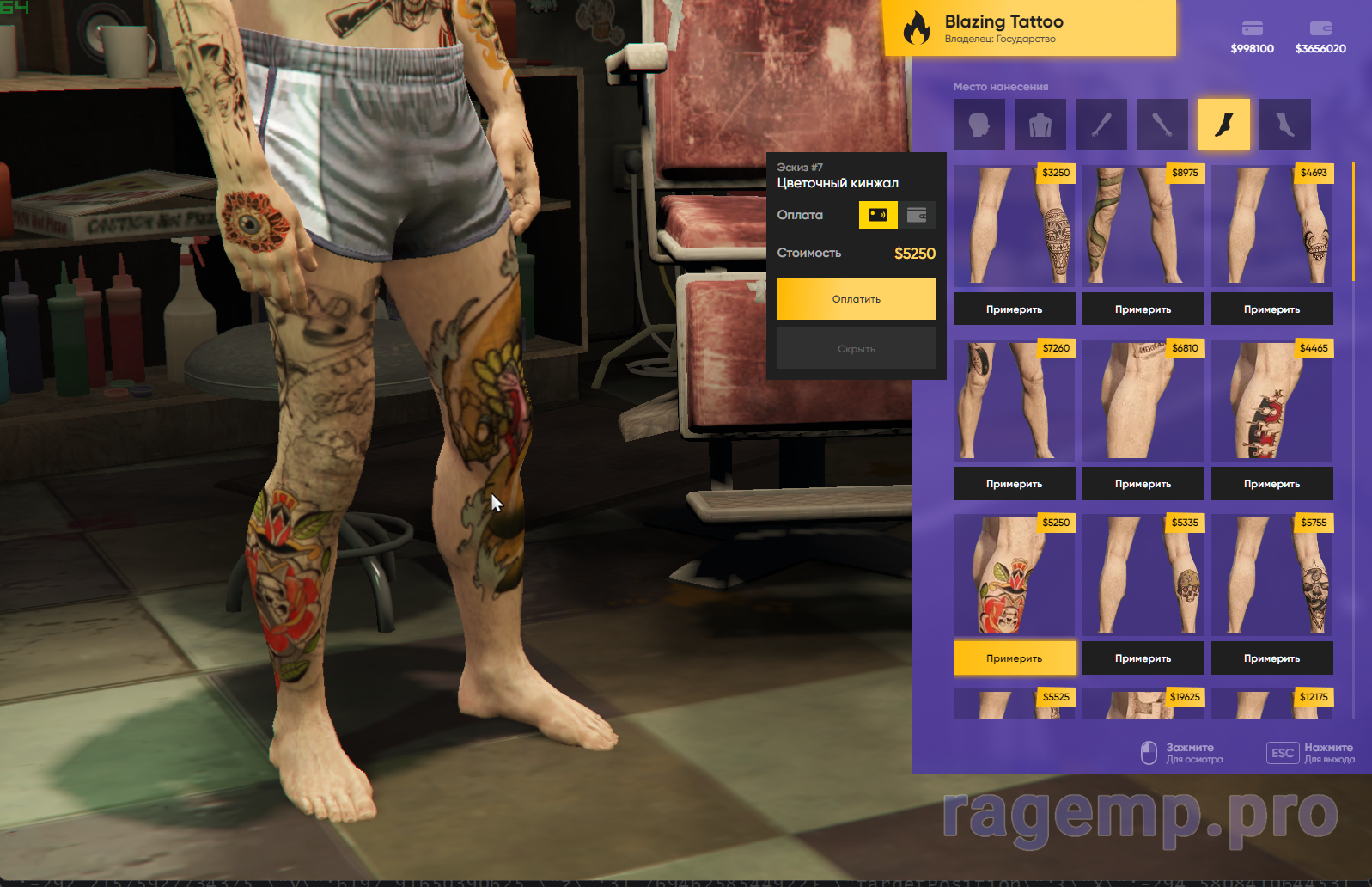Pay for the tattoo with the Оплатить button
Screen dimensions: 1372x887
tap(856, 299)
